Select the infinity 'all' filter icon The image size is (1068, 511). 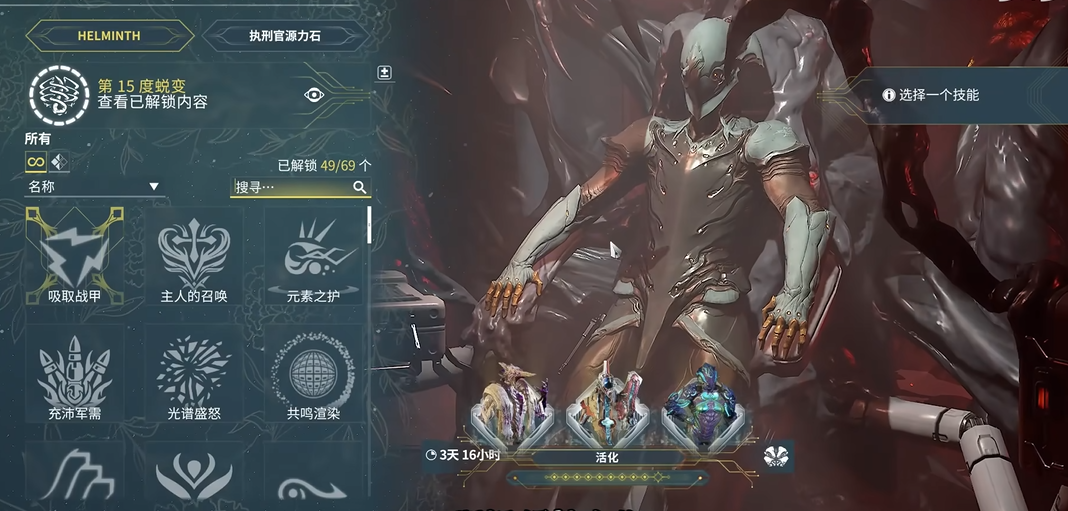pyautogui.click(x=36, y=162)
